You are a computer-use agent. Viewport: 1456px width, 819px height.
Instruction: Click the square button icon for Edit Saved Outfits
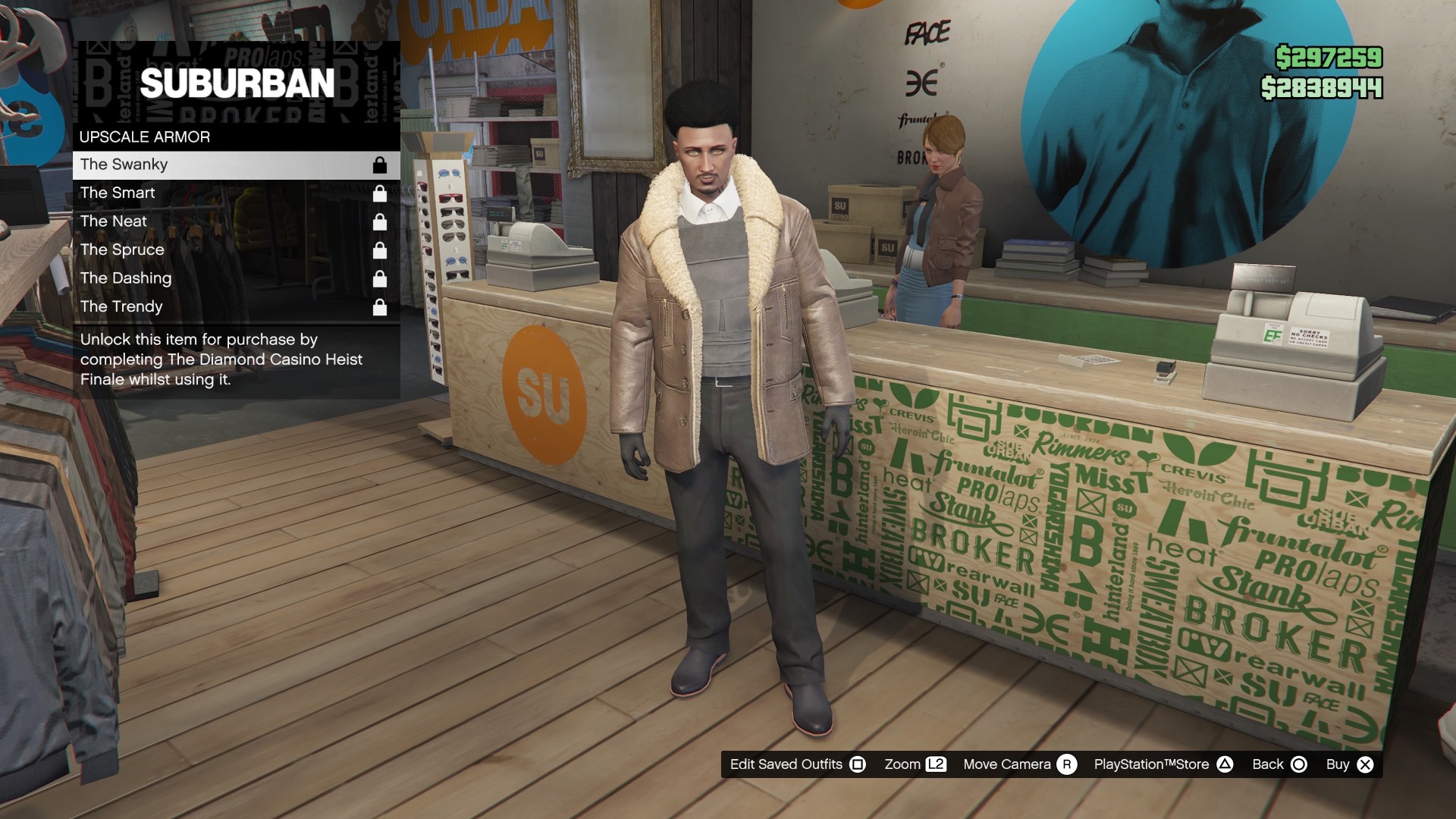[858, 764]
